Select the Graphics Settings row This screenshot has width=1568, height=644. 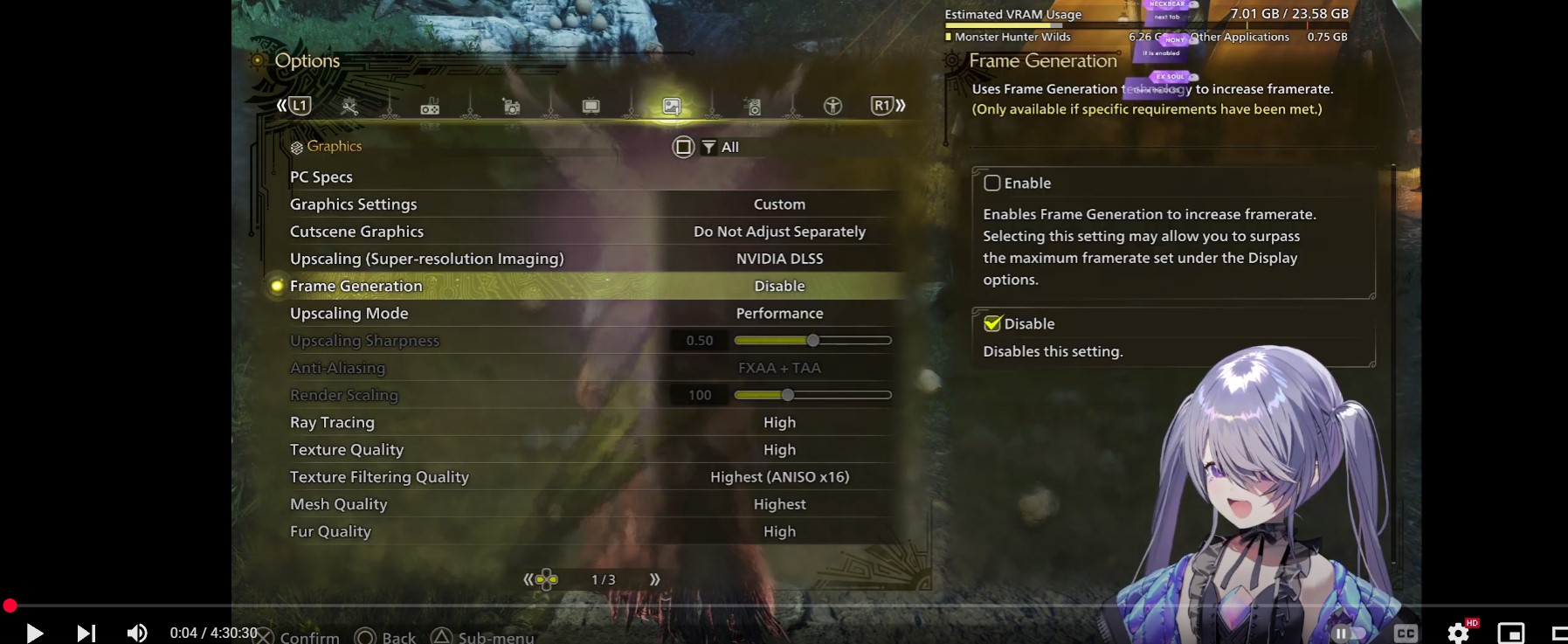[x=354, y=204]
